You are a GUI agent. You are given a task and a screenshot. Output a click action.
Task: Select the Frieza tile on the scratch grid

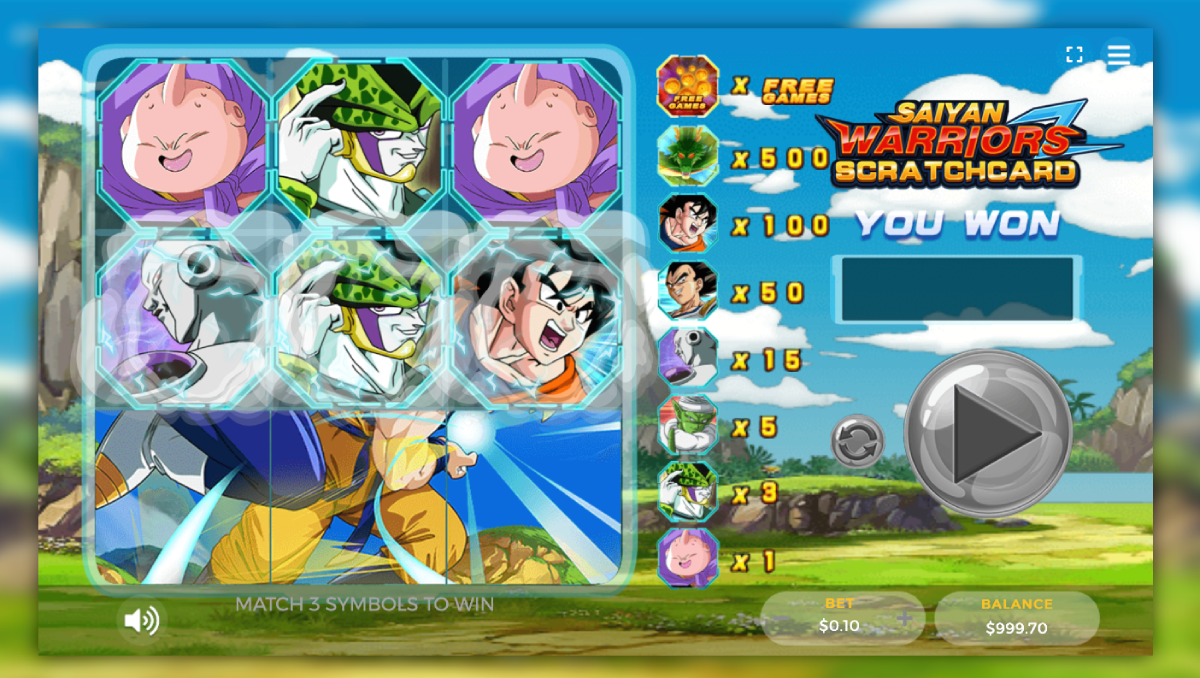[x=184, y=318]
